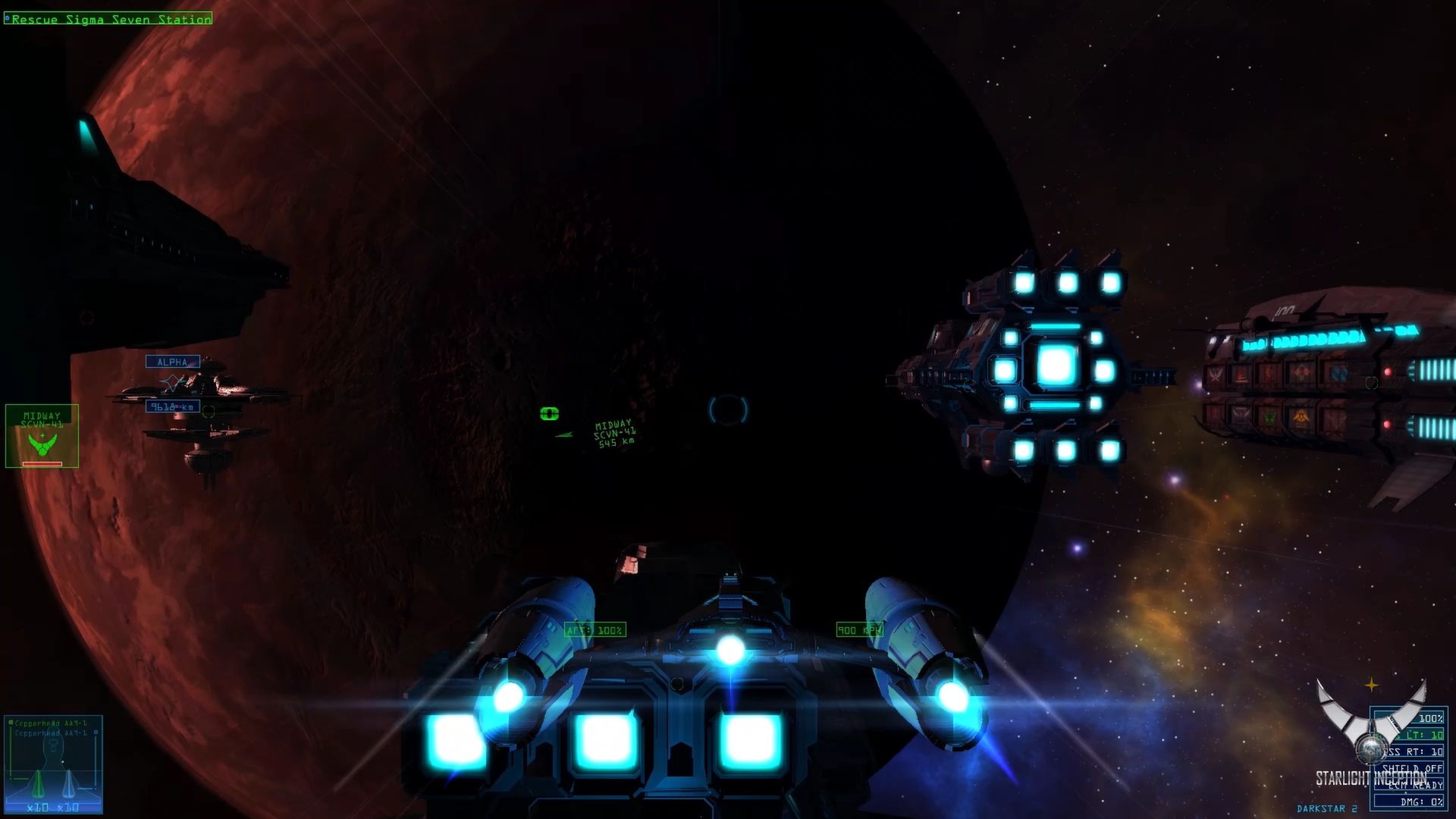Click the AFT: 100% shield readout
The width and height of the screenshot is (1456, 819).
pos(595,629)
